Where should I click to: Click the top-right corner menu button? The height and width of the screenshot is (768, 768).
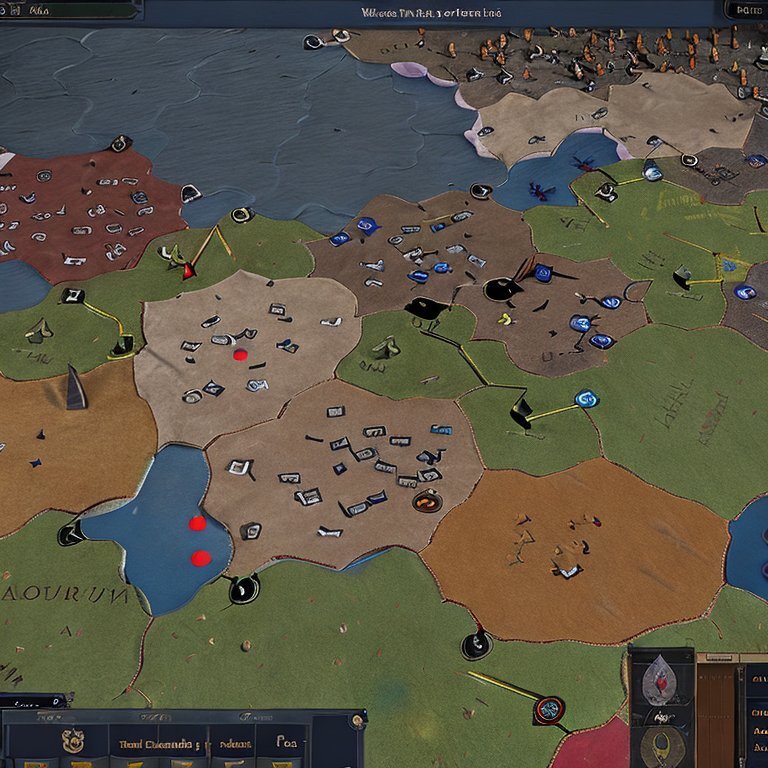(x=744, y=10)
